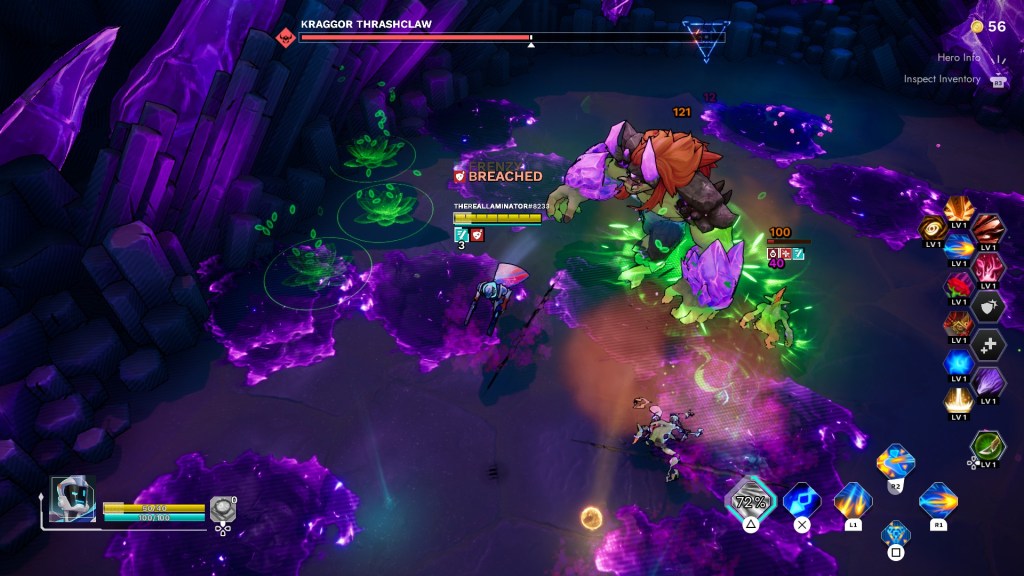Inspect the white shield-with-sparkle upgrade icon

(988, 307)
